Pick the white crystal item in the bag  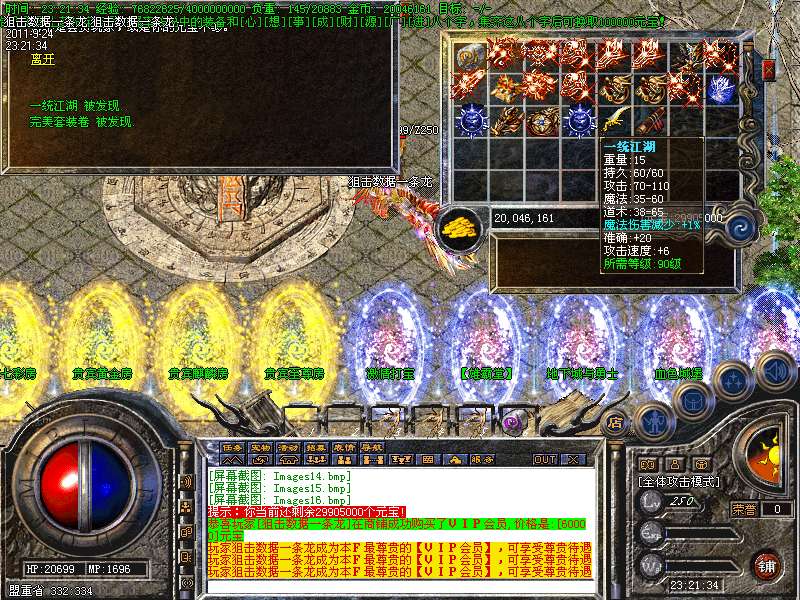[x=720, y=89]
